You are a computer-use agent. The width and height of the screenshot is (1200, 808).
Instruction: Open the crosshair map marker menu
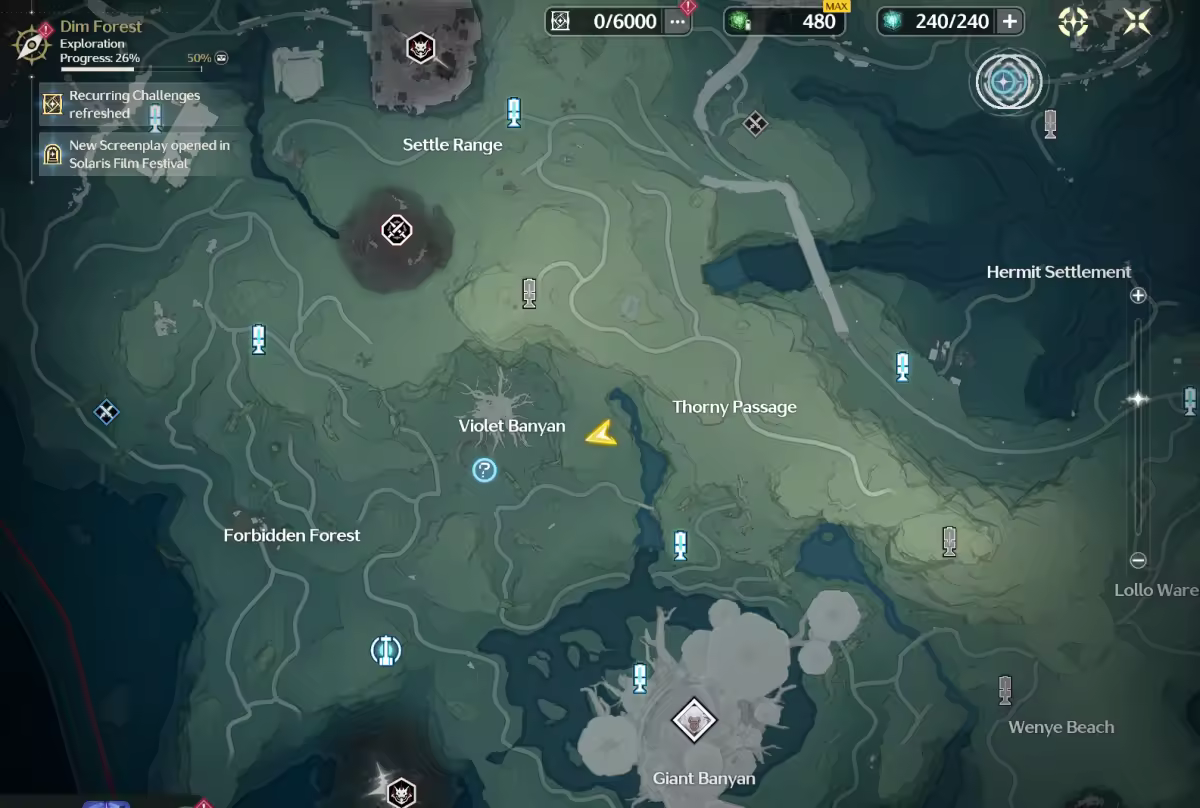click(1074, 21)
